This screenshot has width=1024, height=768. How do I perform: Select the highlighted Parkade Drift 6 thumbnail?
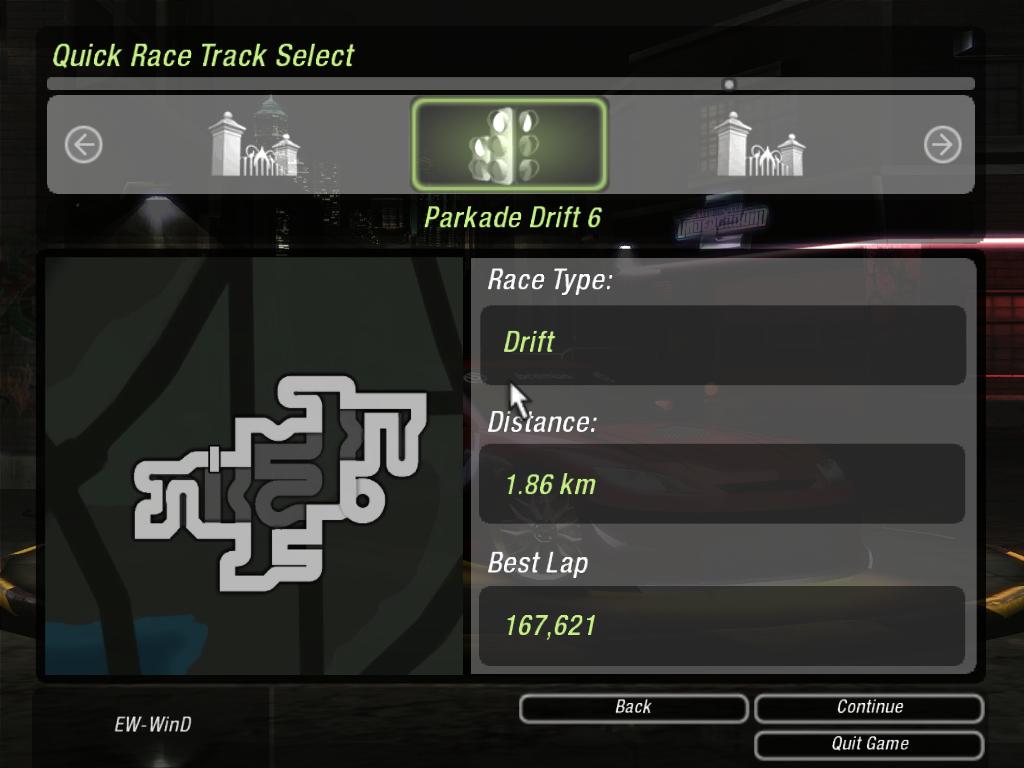tap(509, 144)
